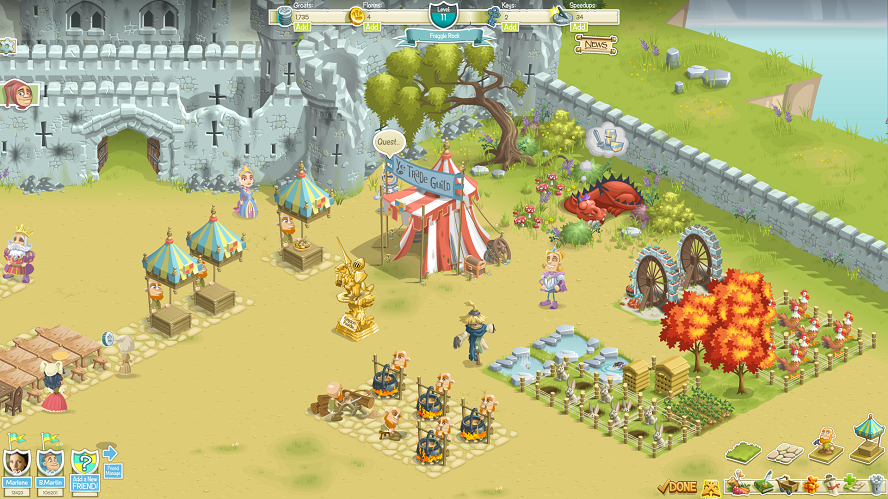Add more Keys
This screenshot has width=888, height=499.
point(509,27)
